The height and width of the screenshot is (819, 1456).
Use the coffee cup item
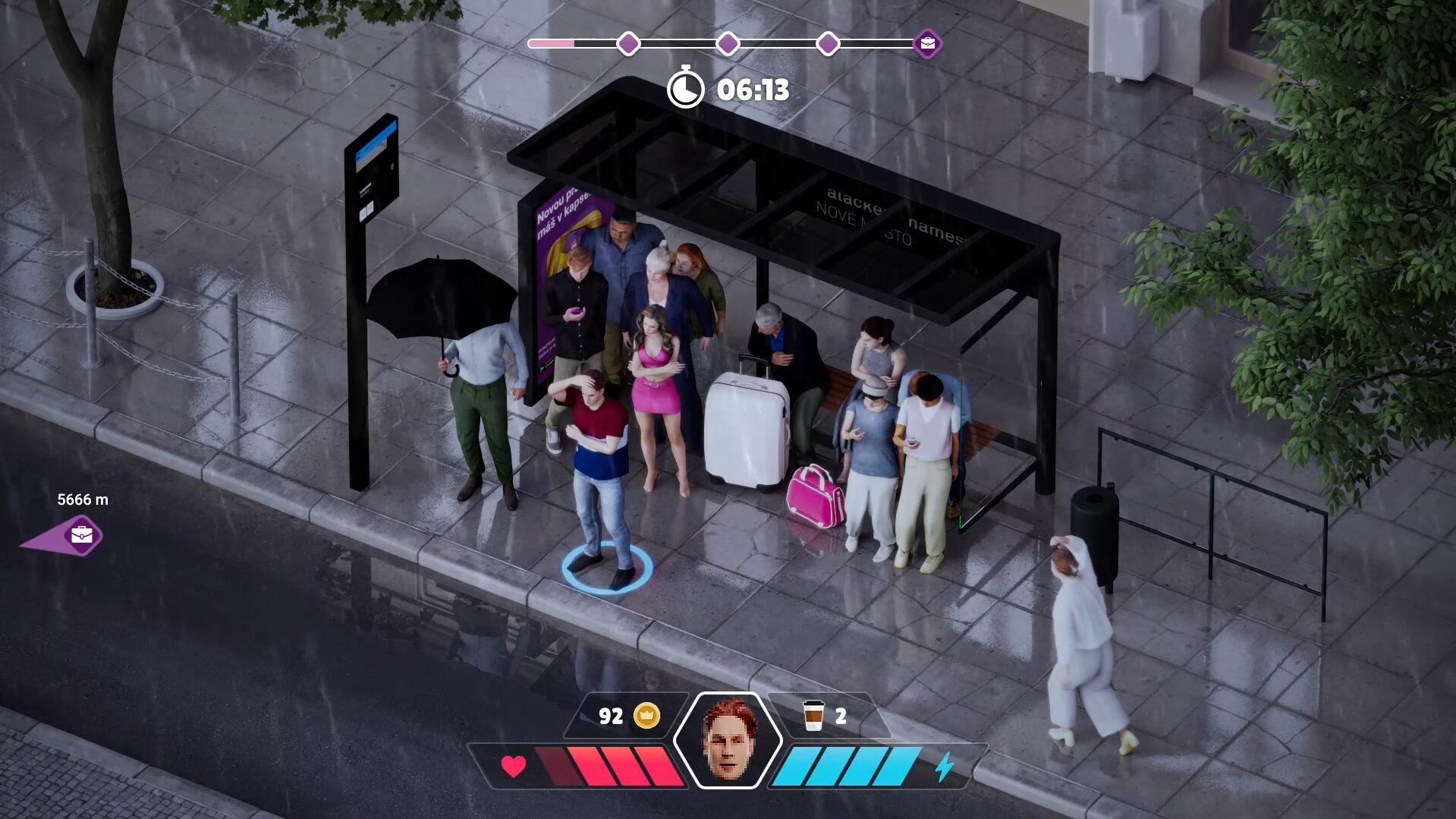[813, 715]
